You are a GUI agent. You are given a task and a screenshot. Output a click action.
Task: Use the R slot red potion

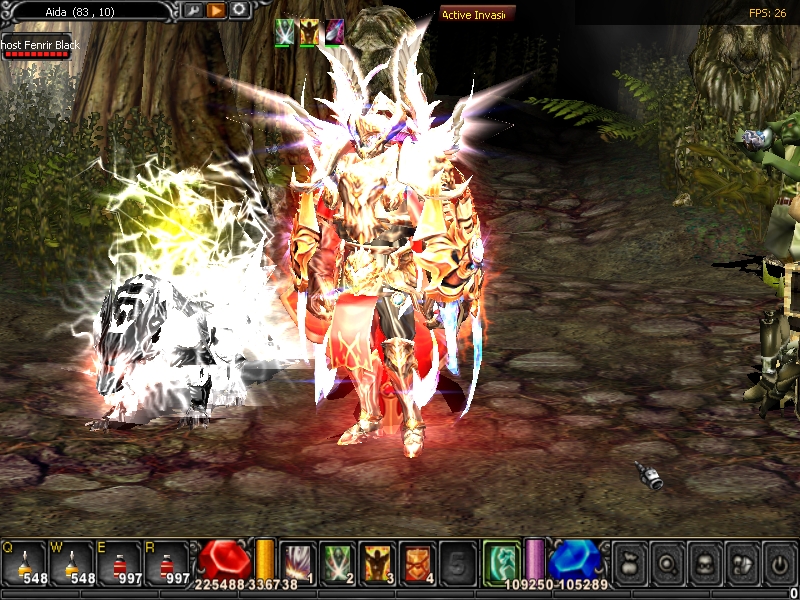pyautogui.click(x=168, y=563)
